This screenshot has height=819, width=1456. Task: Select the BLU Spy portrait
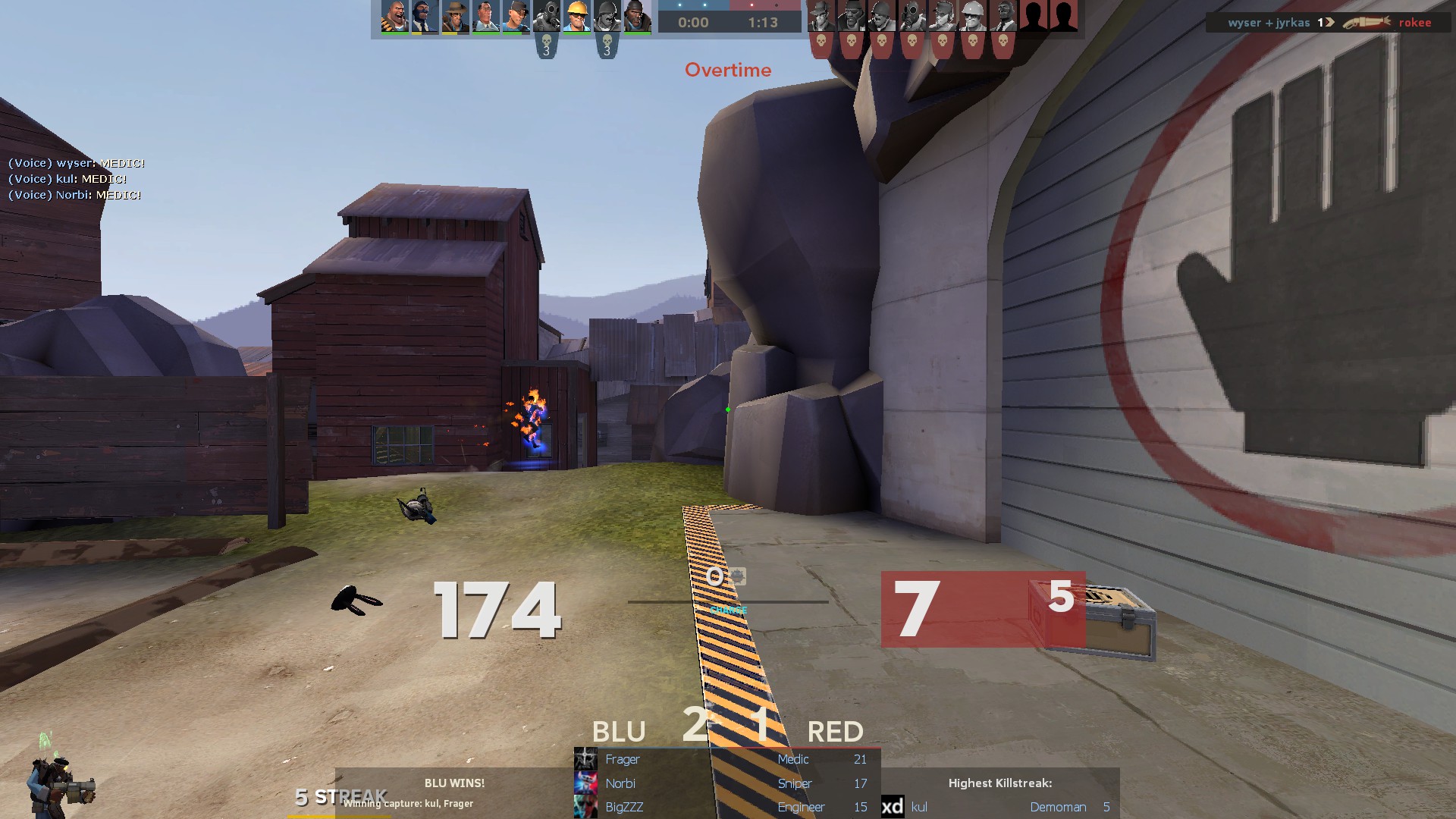click(425, 17)
